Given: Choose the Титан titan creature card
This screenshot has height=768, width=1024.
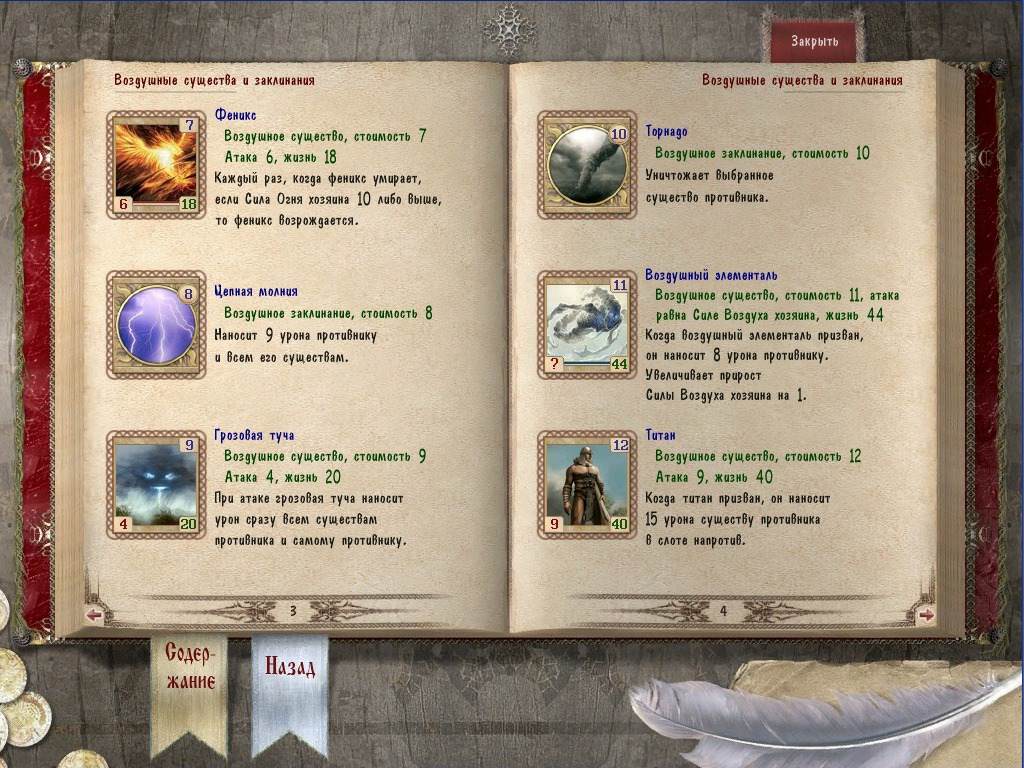Looking at the screenshot, I should click(x=587, y=482).
